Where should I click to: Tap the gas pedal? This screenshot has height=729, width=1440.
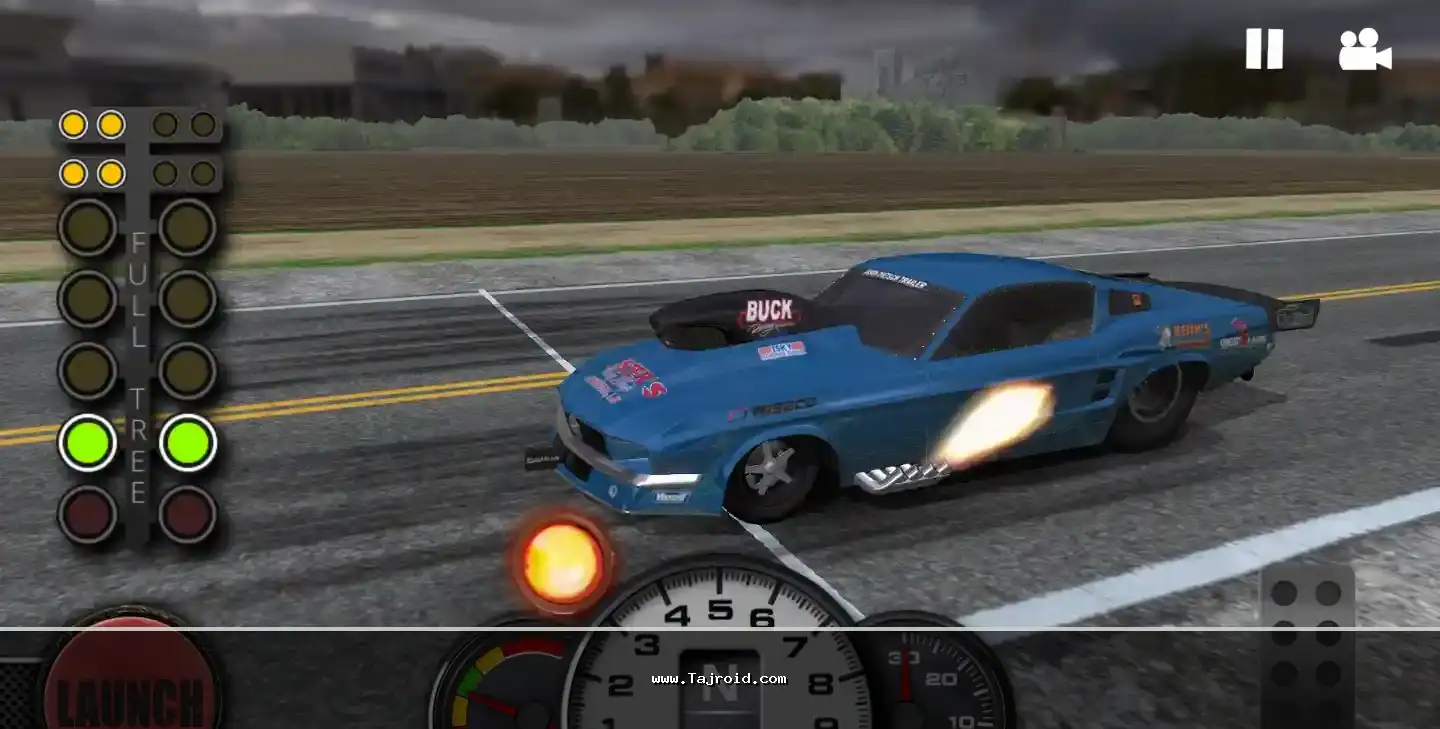(1306, 645)
